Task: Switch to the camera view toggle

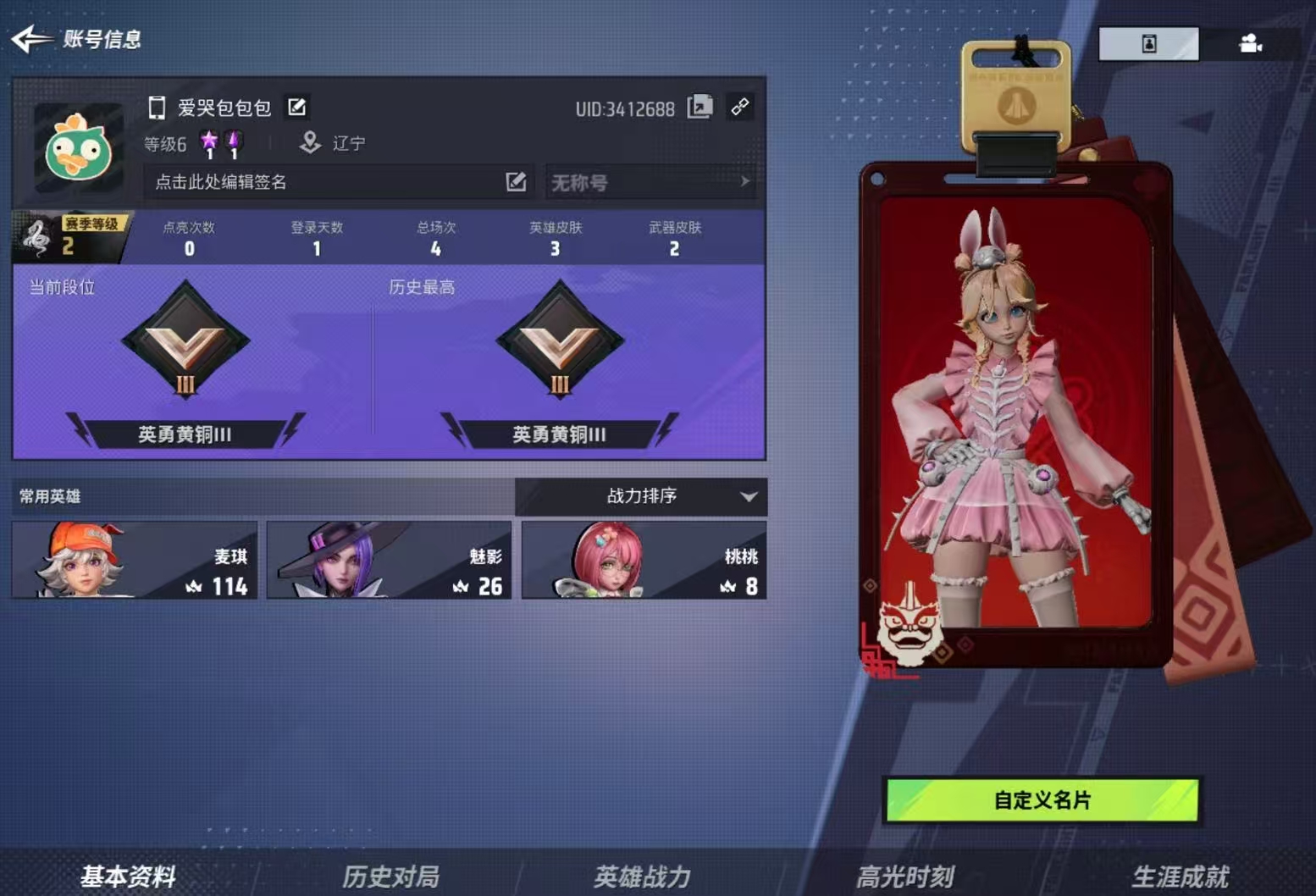Action: (1250, 43)
